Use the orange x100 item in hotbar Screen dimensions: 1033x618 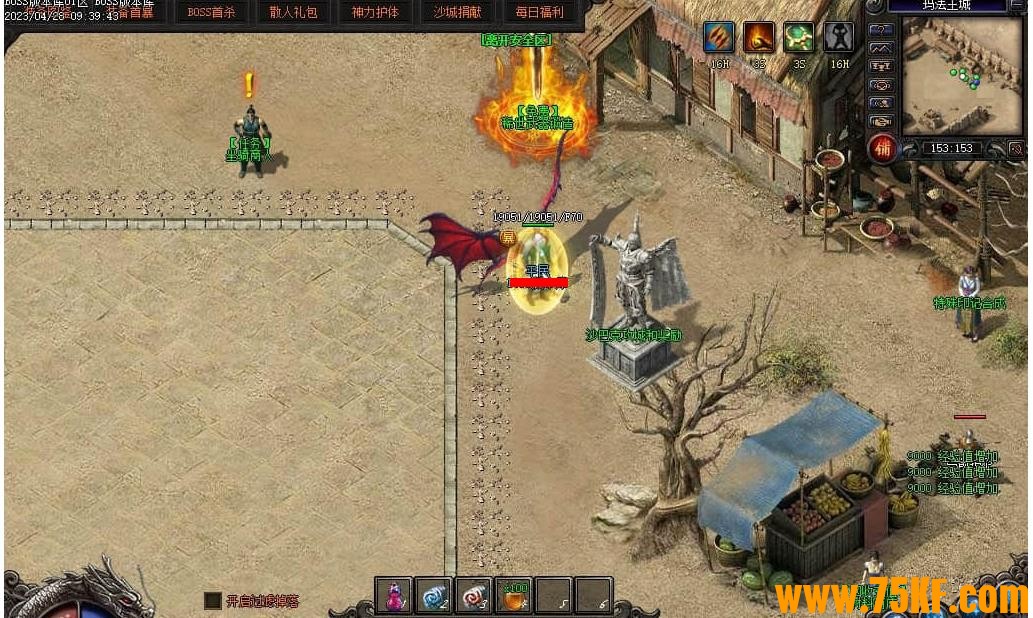[514, 596]
